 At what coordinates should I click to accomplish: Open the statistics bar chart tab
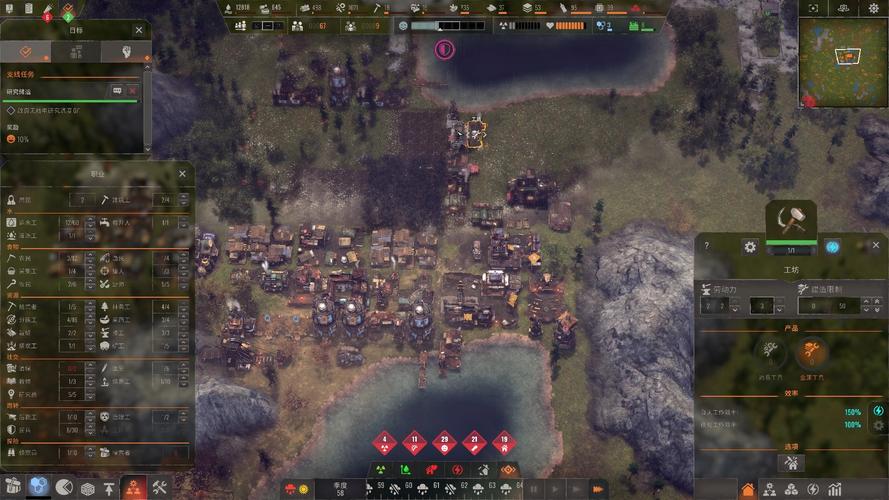coord(834,489)
